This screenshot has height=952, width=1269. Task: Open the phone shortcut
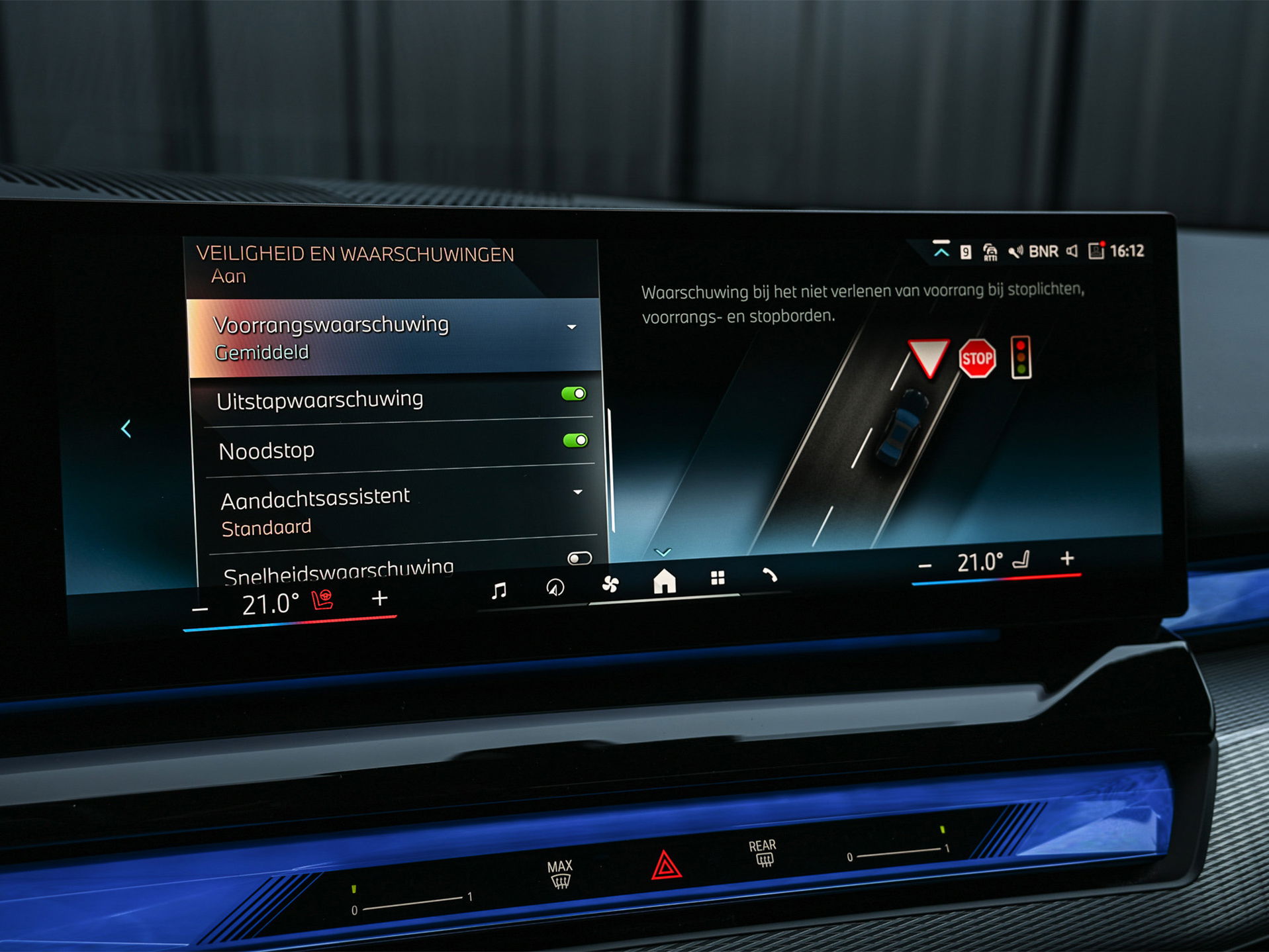click(769, 575)
